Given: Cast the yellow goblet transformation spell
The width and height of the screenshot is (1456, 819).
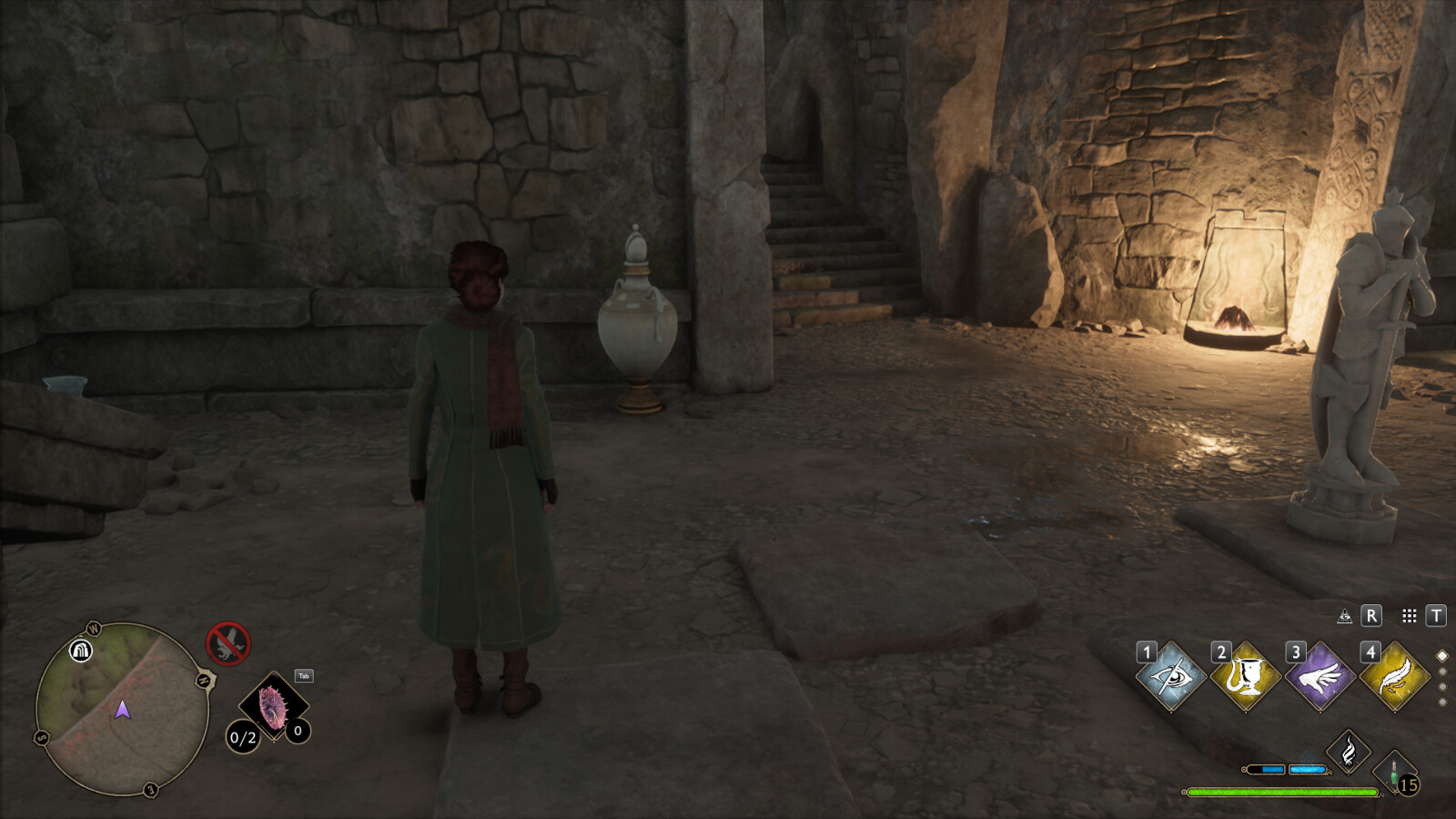Looking at the screenshot, I should coord(1246,677).
